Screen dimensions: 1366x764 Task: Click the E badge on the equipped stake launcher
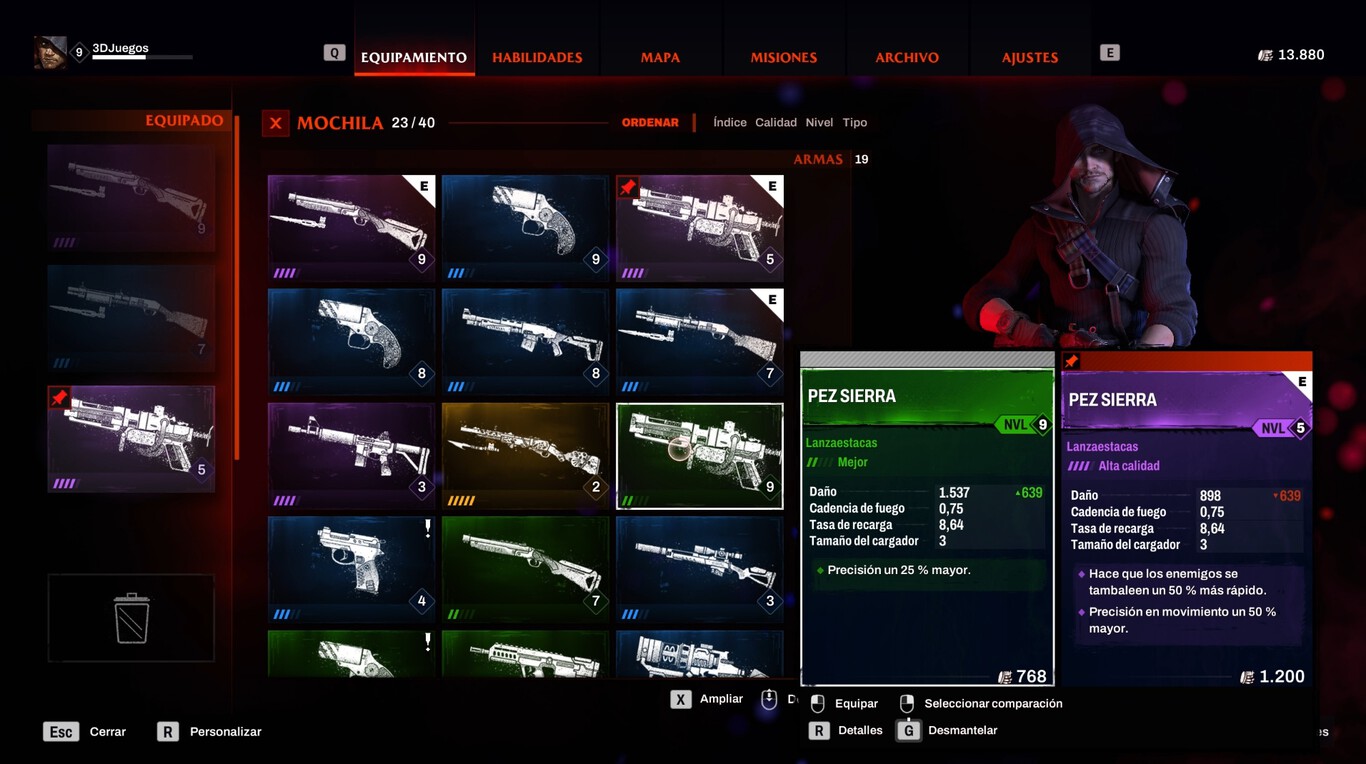coord(771,188)
